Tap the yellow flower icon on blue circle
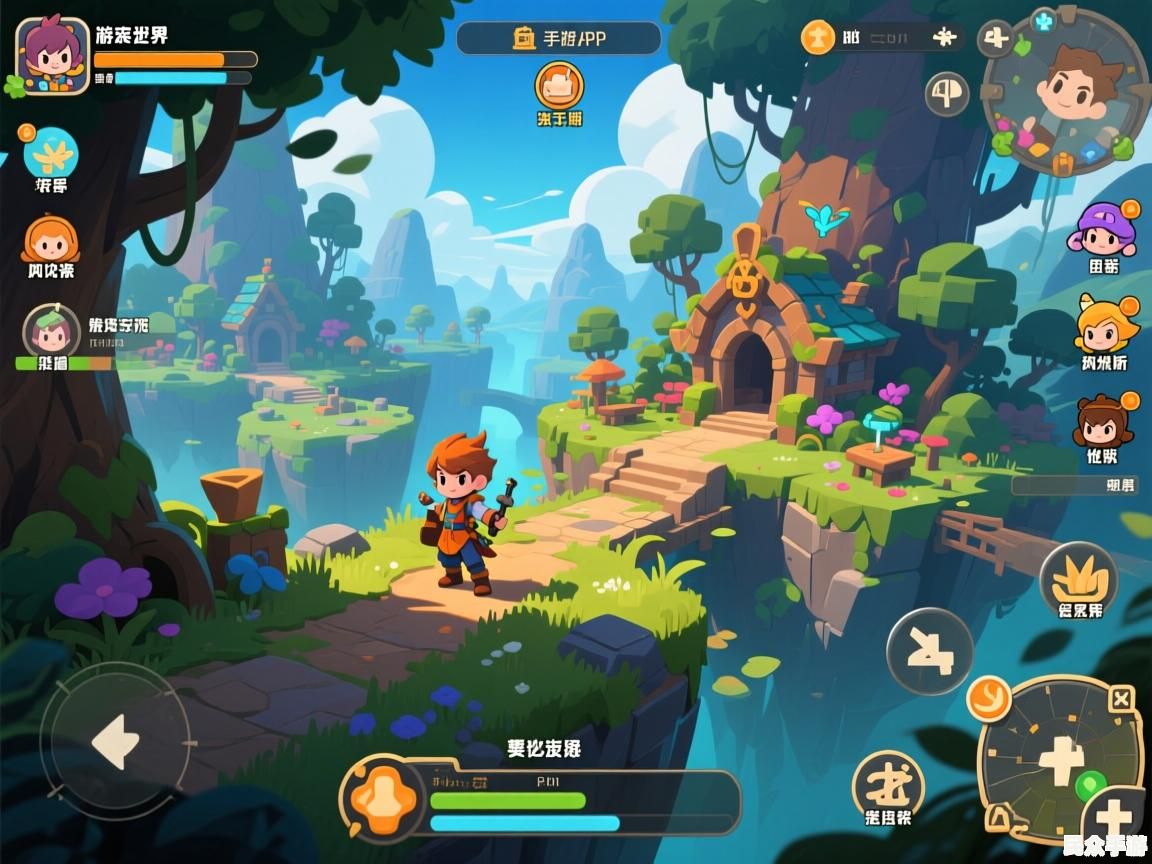Image resolution: width=1152 pixels, height=864 pixels. tap(51, 153)
